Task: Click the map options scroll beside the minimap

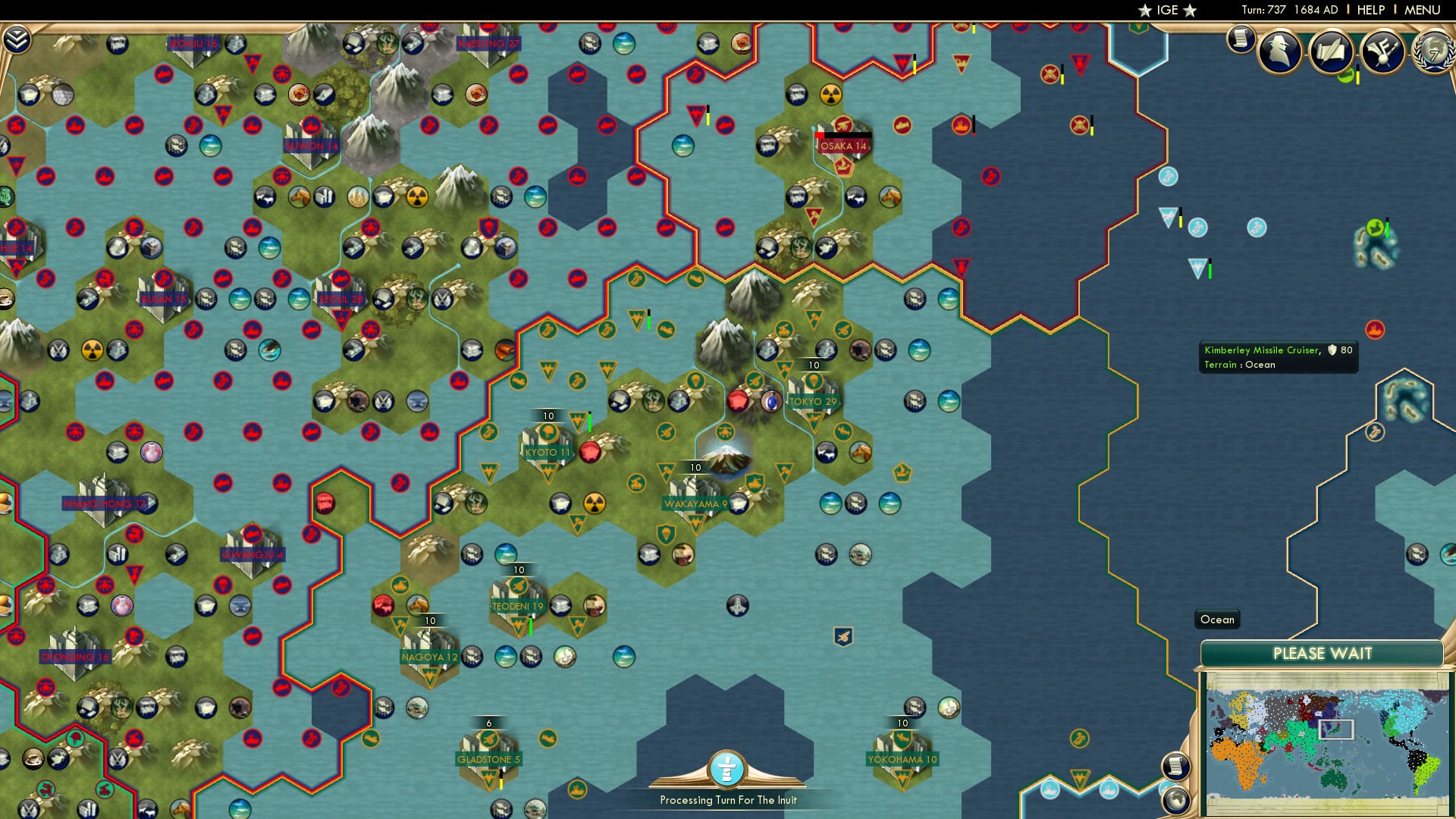Action: tap(1175, 766)
